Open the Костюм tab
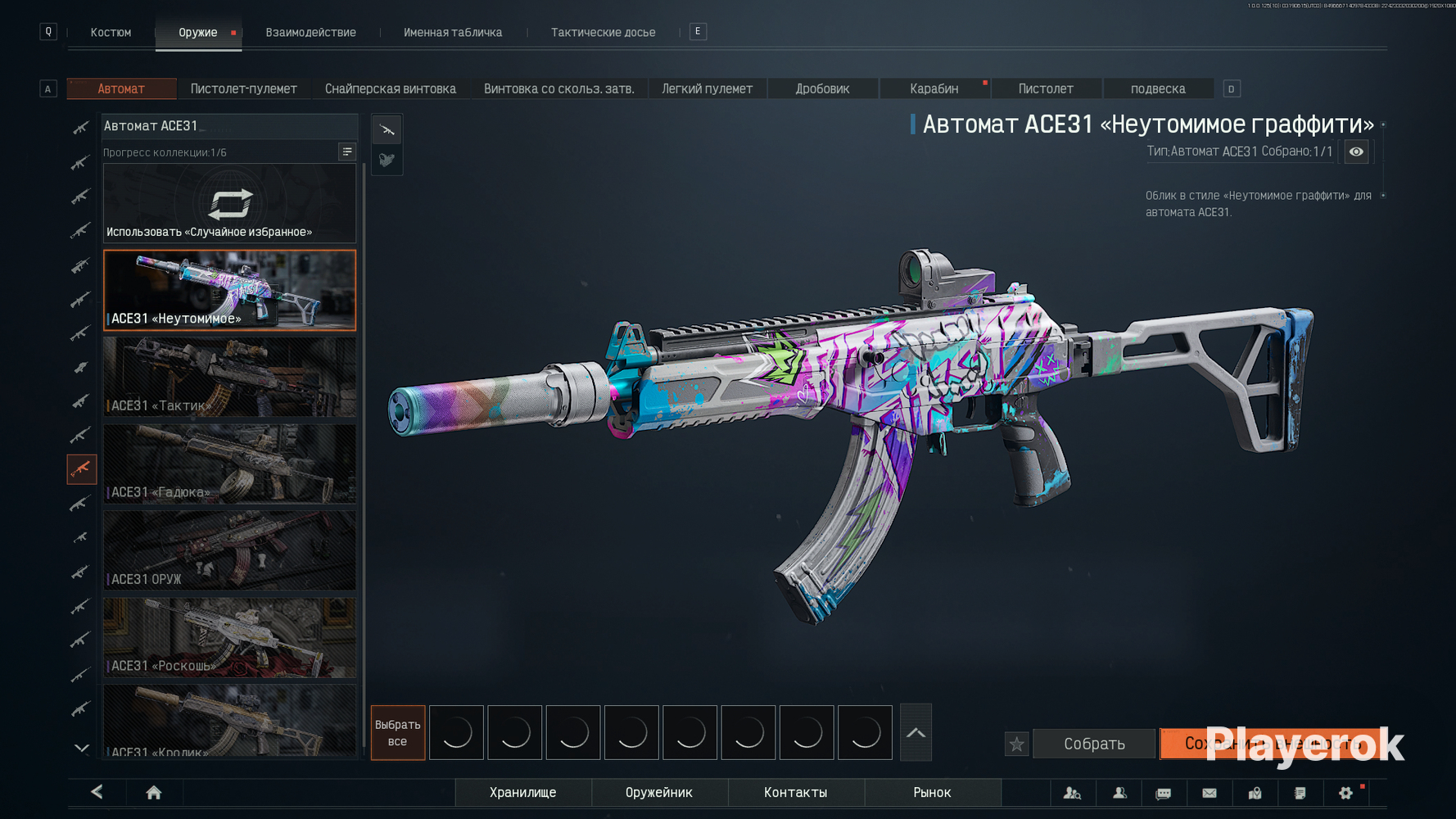 tap(111, 33)
